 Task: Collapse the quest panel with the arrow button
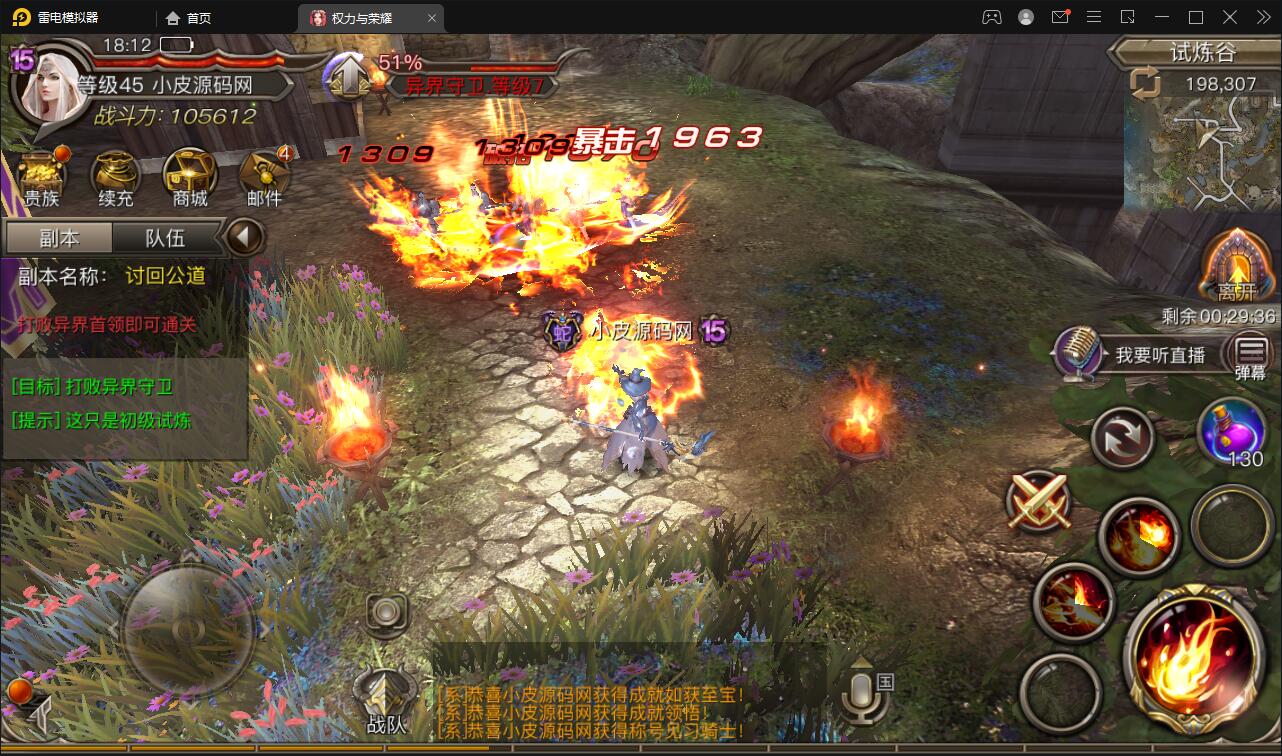point(243,238)
